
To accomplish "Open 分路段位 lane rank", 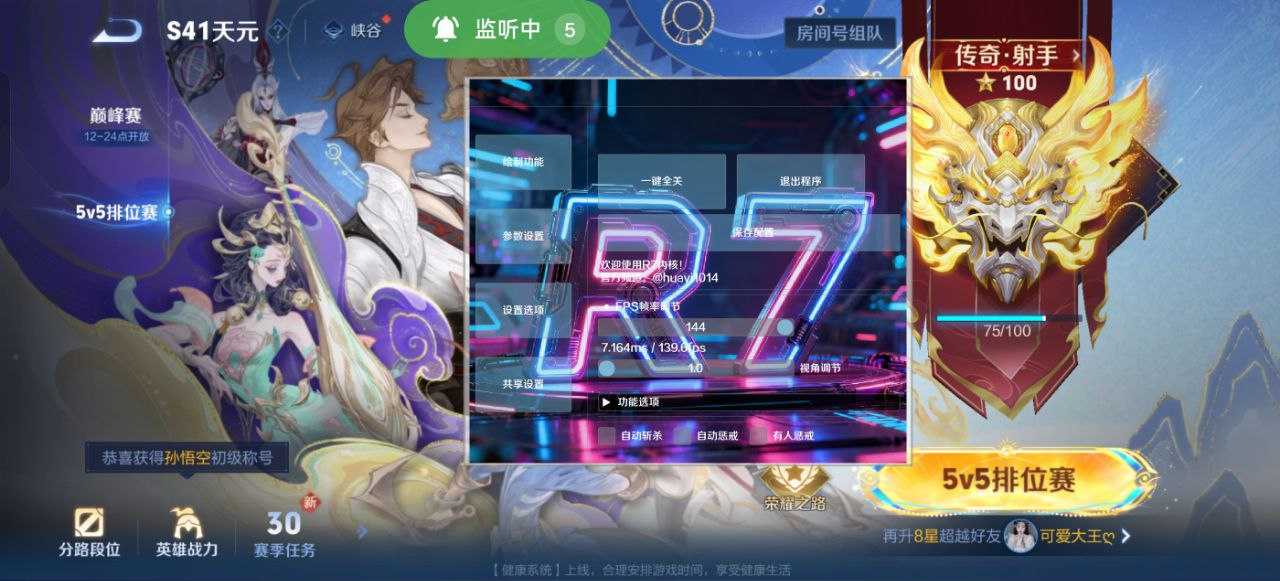I will tap(89, 533).
